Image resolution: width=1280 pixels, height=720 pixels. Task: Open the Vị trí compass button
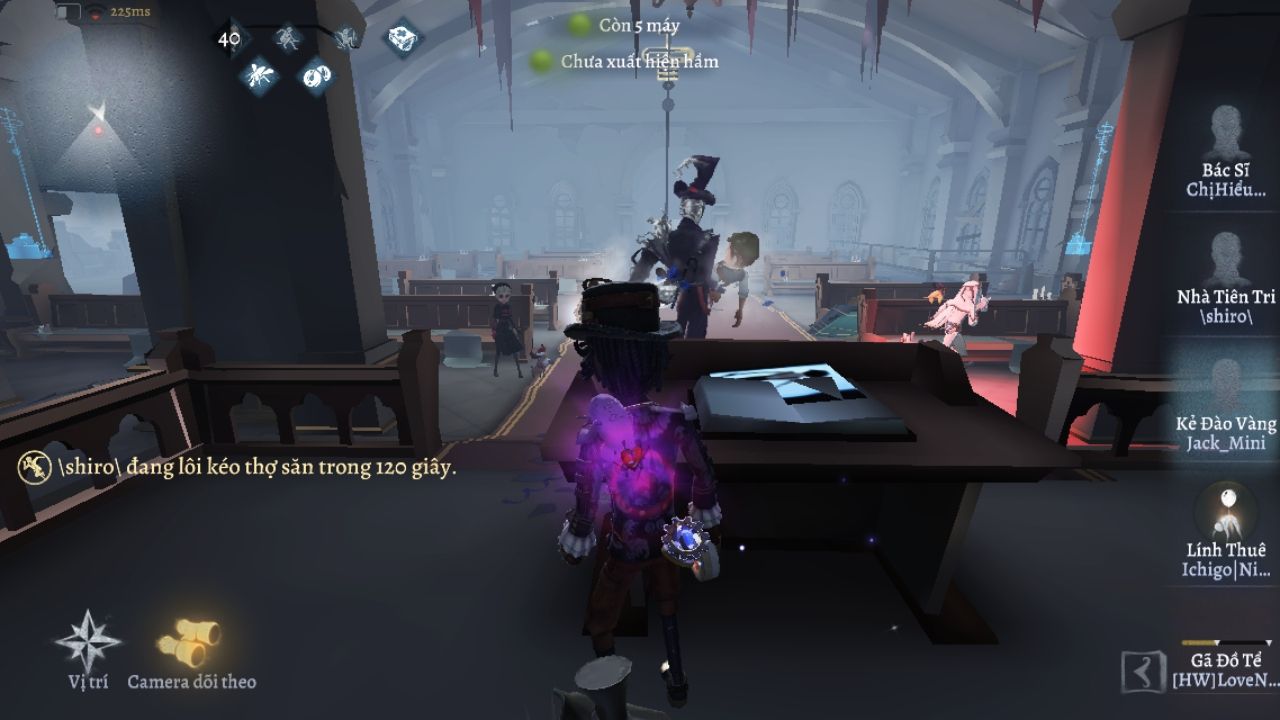(87, 643)
